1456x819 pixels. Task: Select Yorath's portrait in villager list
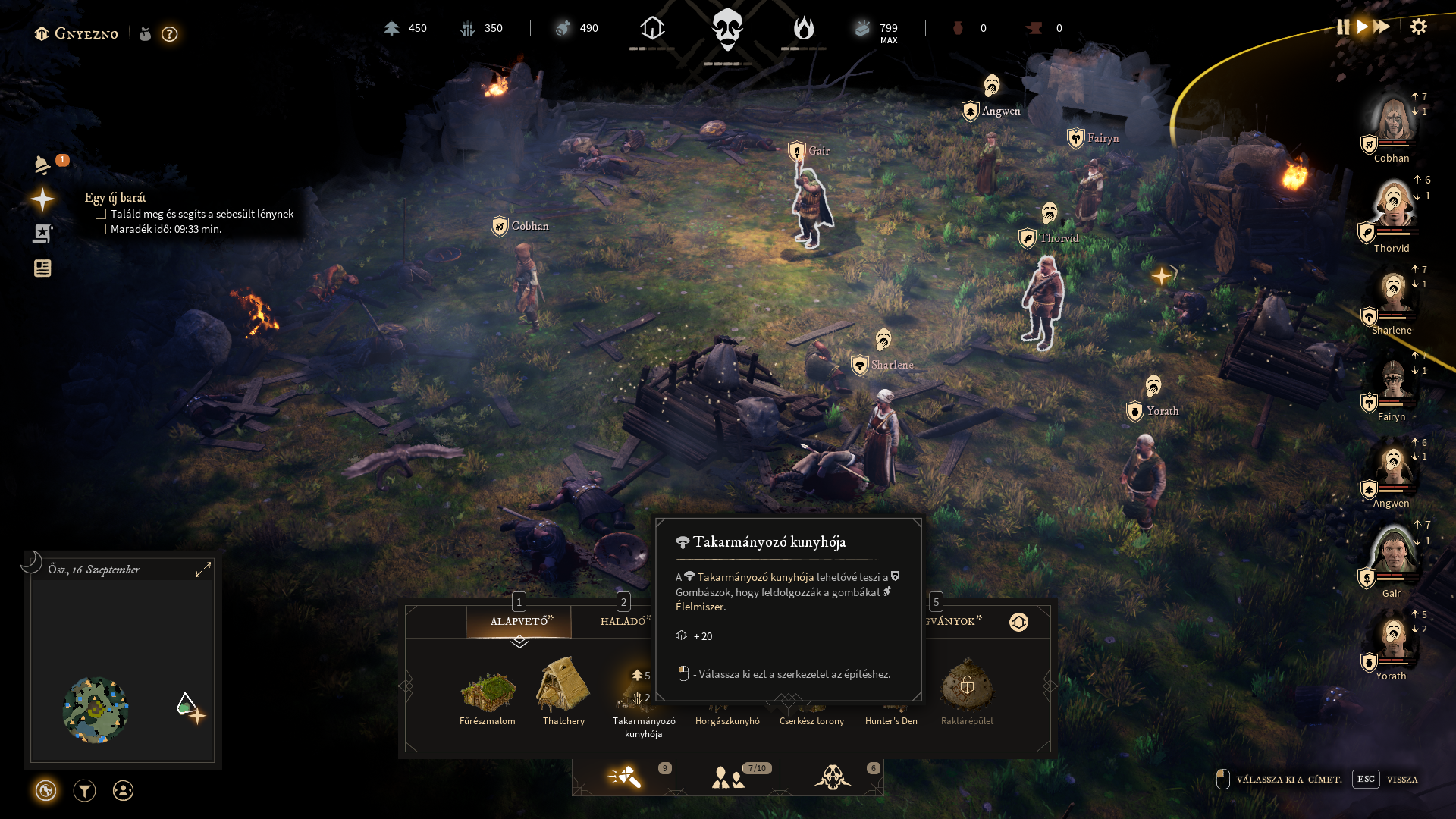click(1392, 639)
